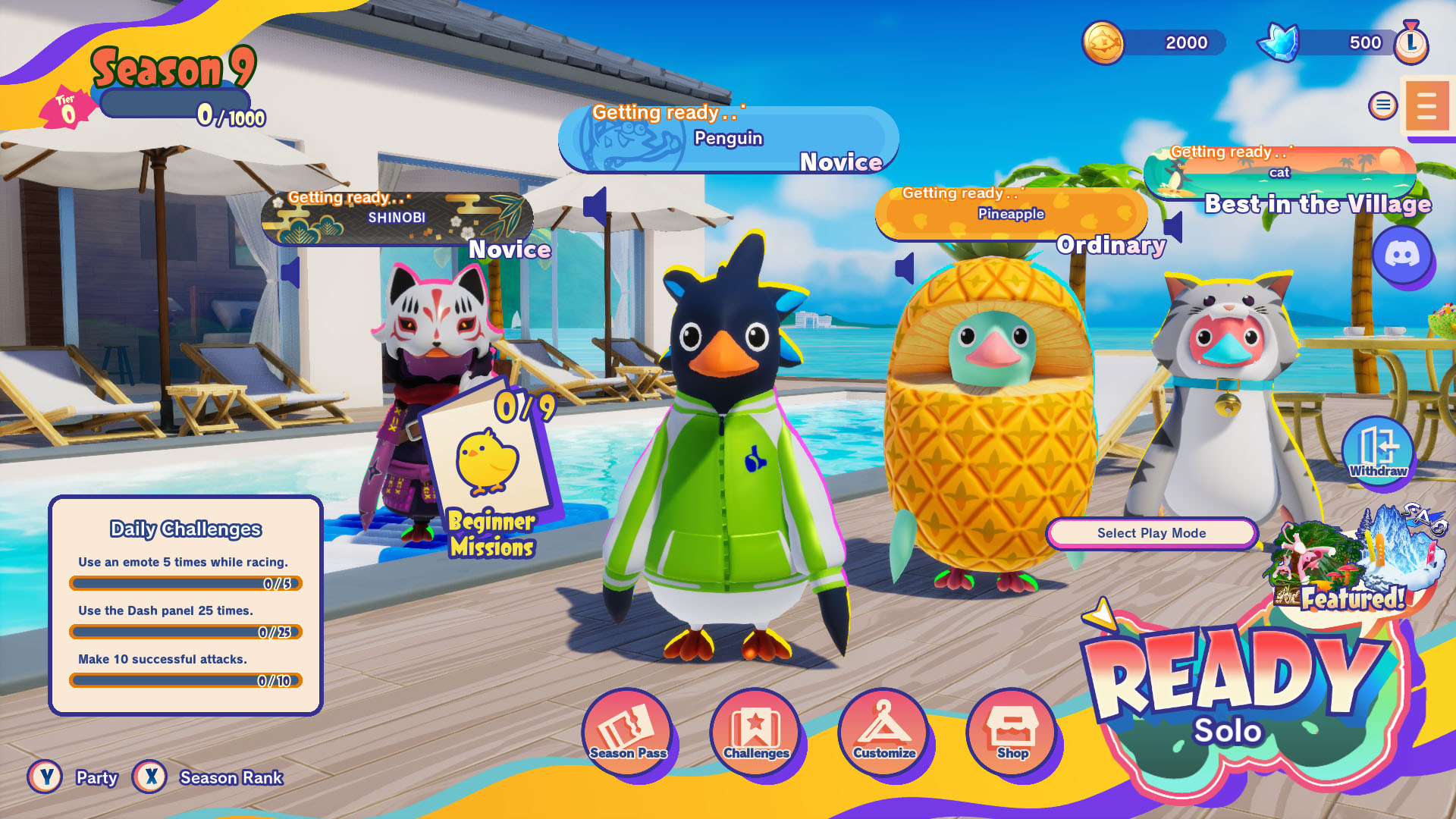Click the round blue list icon

(1382, 105)
